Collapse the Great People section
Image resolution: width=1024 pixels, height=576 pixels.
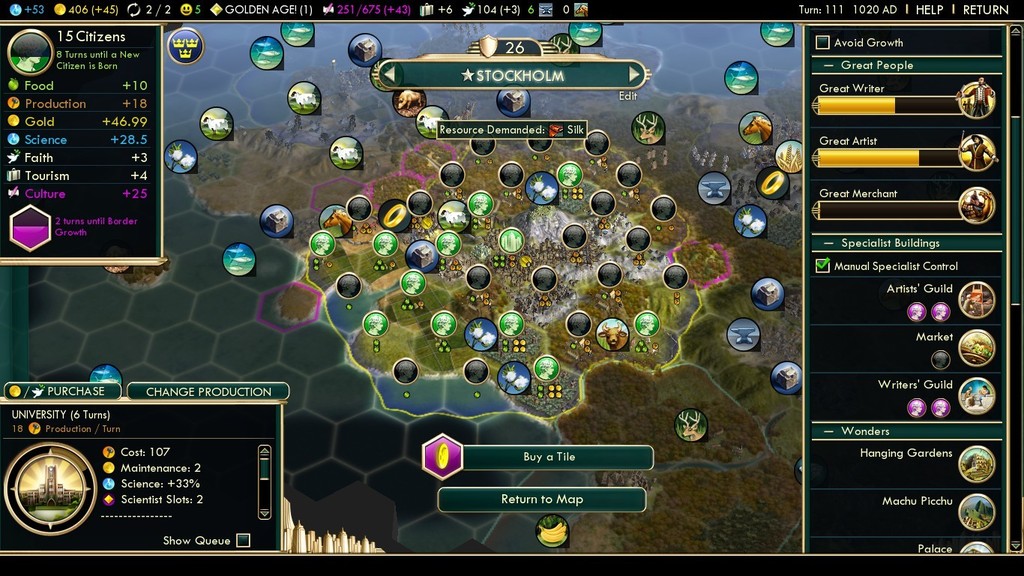click(877, 65)
